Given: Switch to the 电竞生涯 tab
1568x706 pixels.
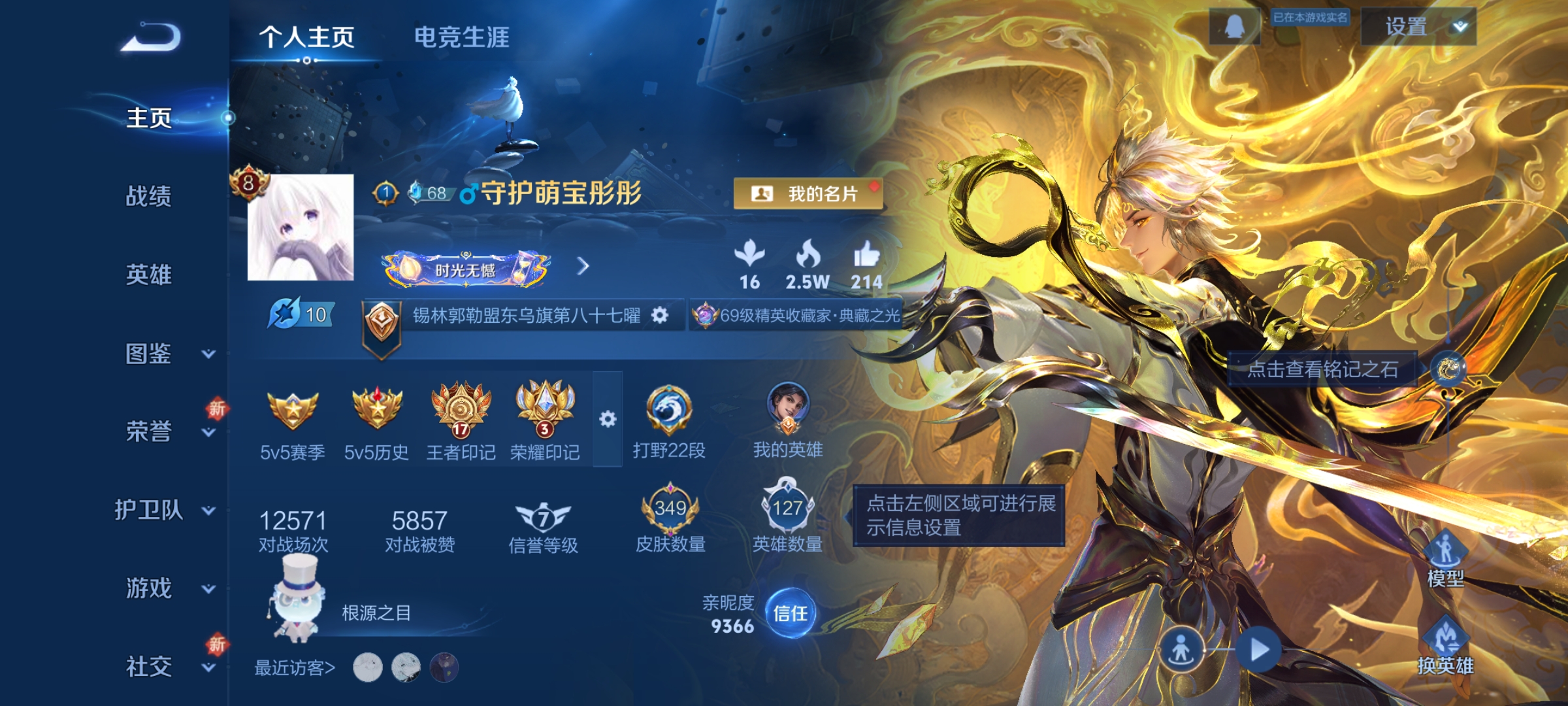Looking at the screenshot, I should pos(461,37).
